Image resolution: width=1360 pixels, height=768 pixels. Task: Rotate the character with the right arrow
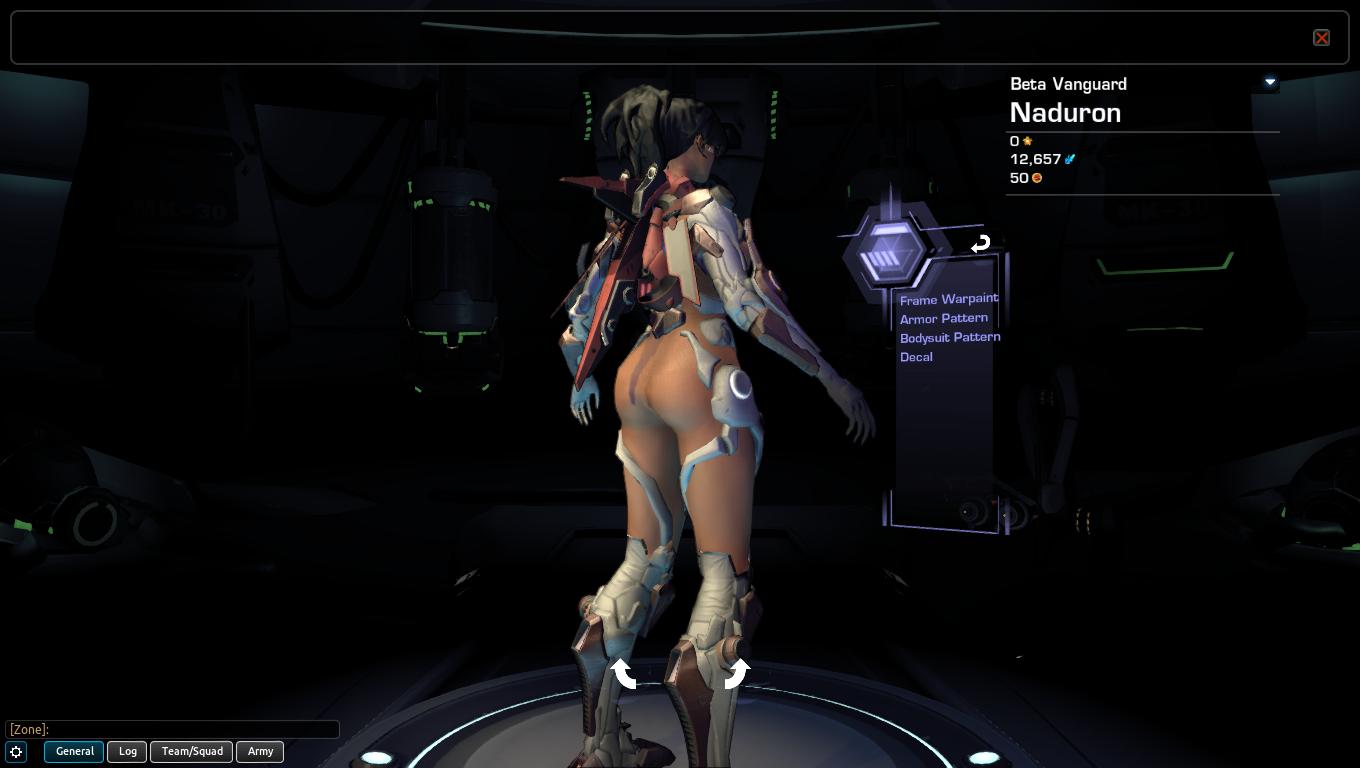736,673
